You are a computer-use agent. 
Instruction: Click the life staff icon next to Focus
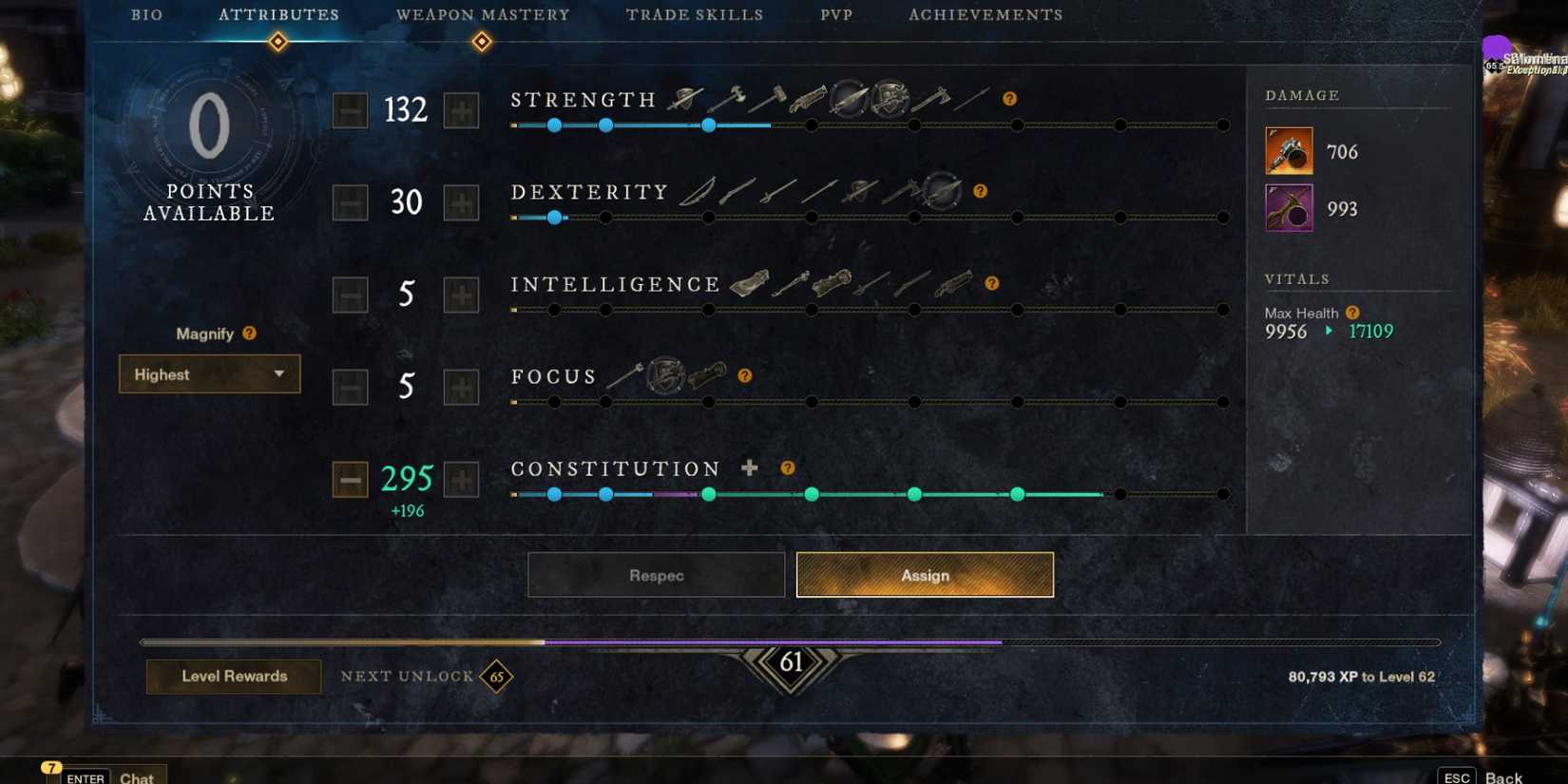point(625,374)
